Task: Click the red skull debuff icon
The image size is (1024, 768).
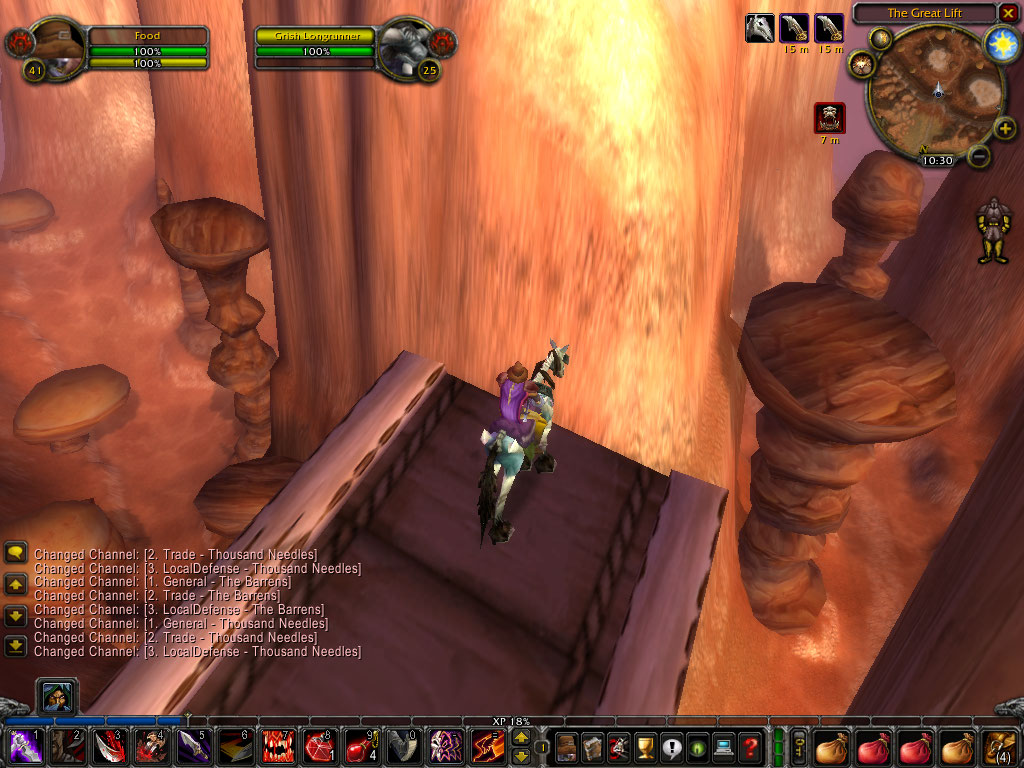Action: tap(829, 118)
